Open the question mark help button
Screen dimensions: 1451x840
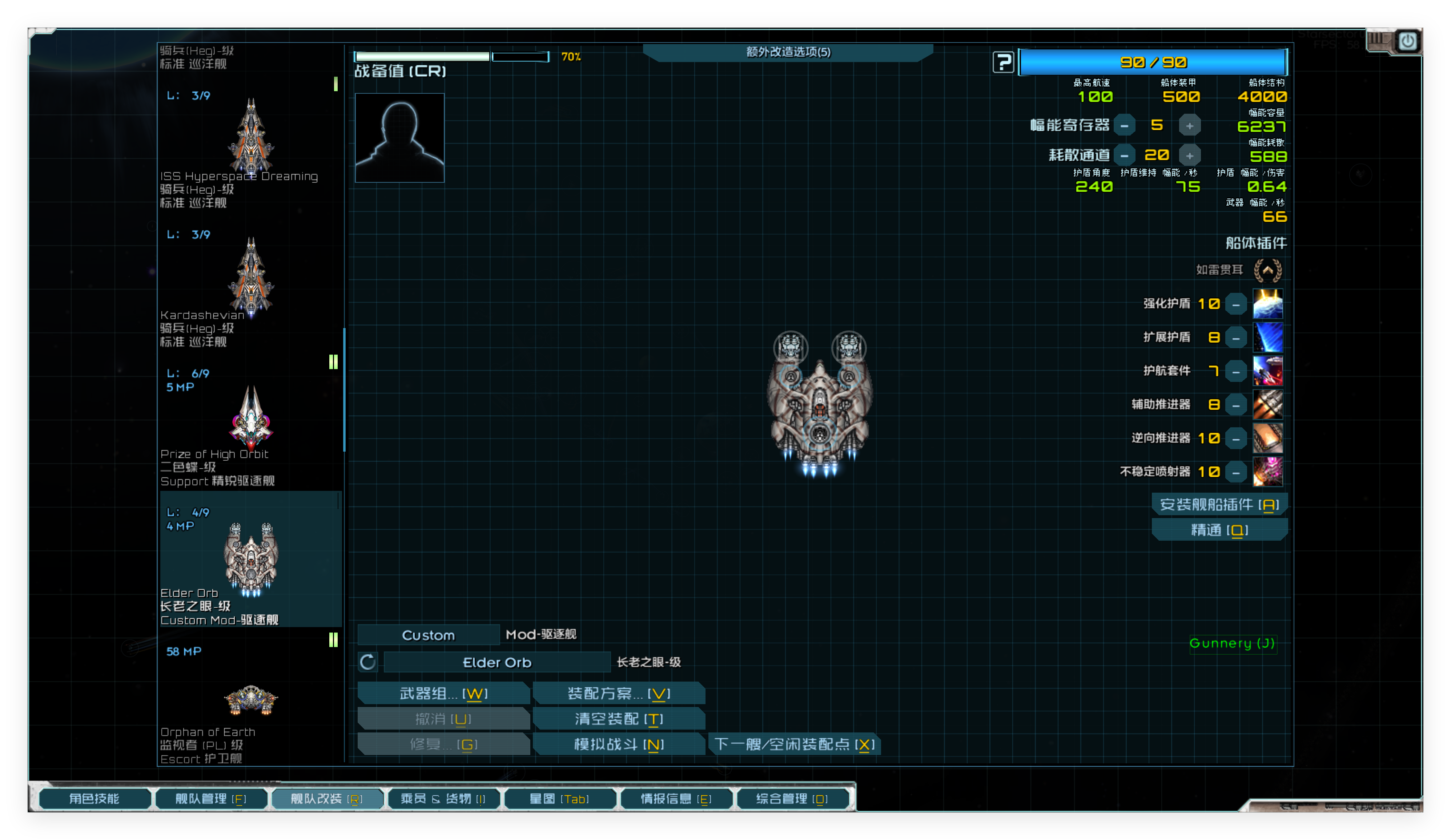(1003, 62)
